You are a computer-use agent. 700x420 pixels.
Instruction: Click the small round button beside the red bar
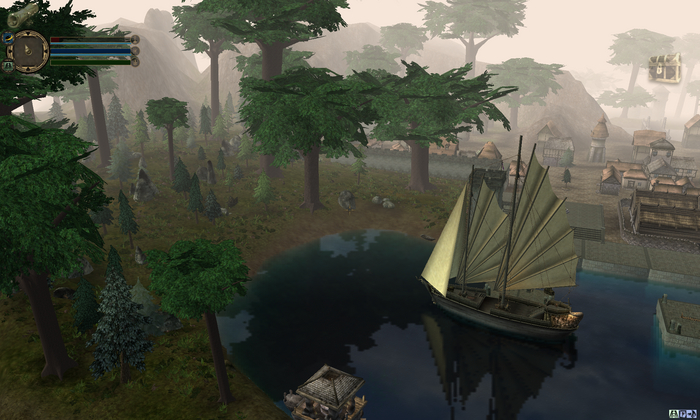click(135, 40)
